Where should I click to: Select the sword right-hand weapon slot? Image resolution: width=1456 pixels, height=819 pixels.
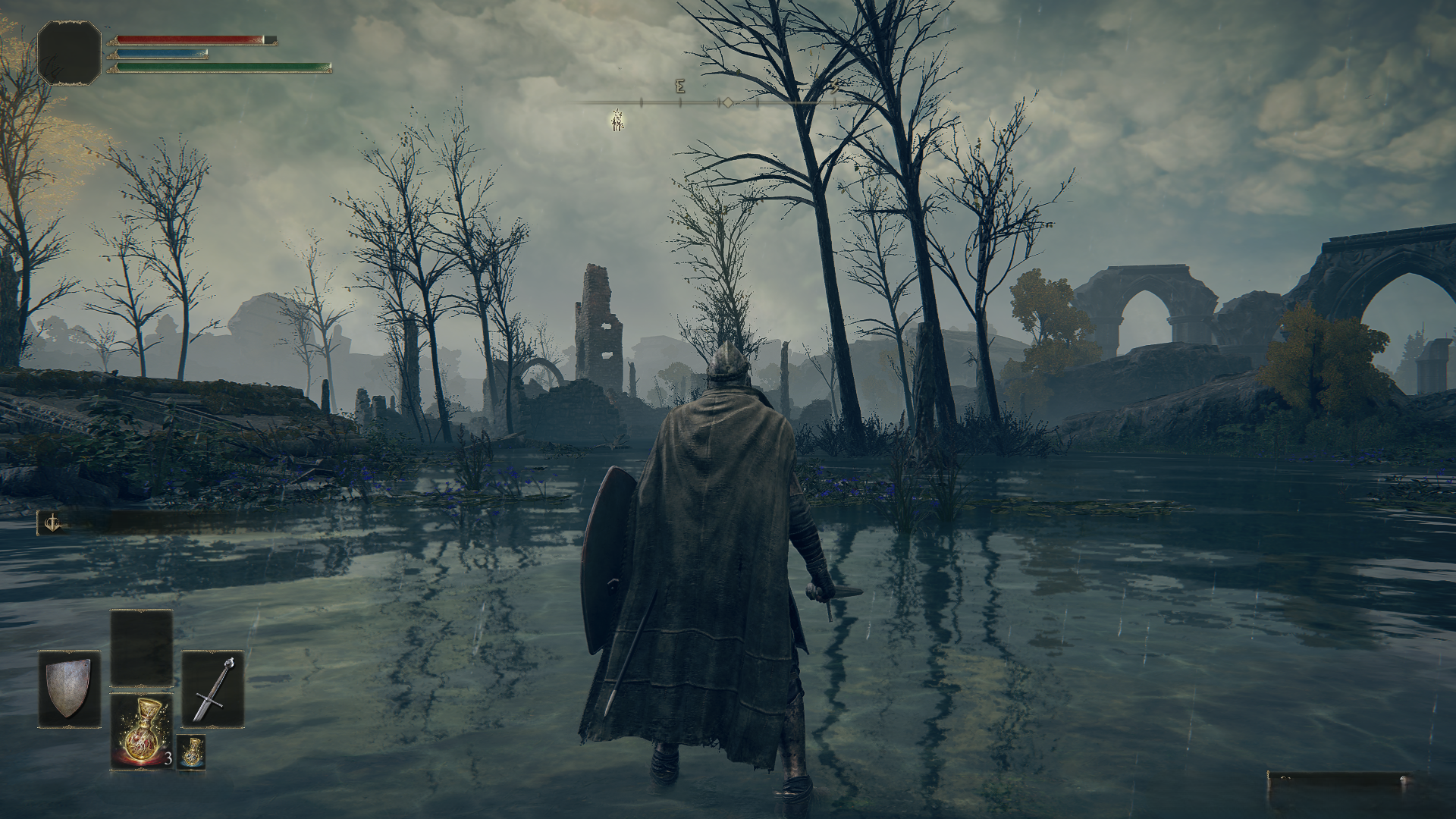coord(213,689)
